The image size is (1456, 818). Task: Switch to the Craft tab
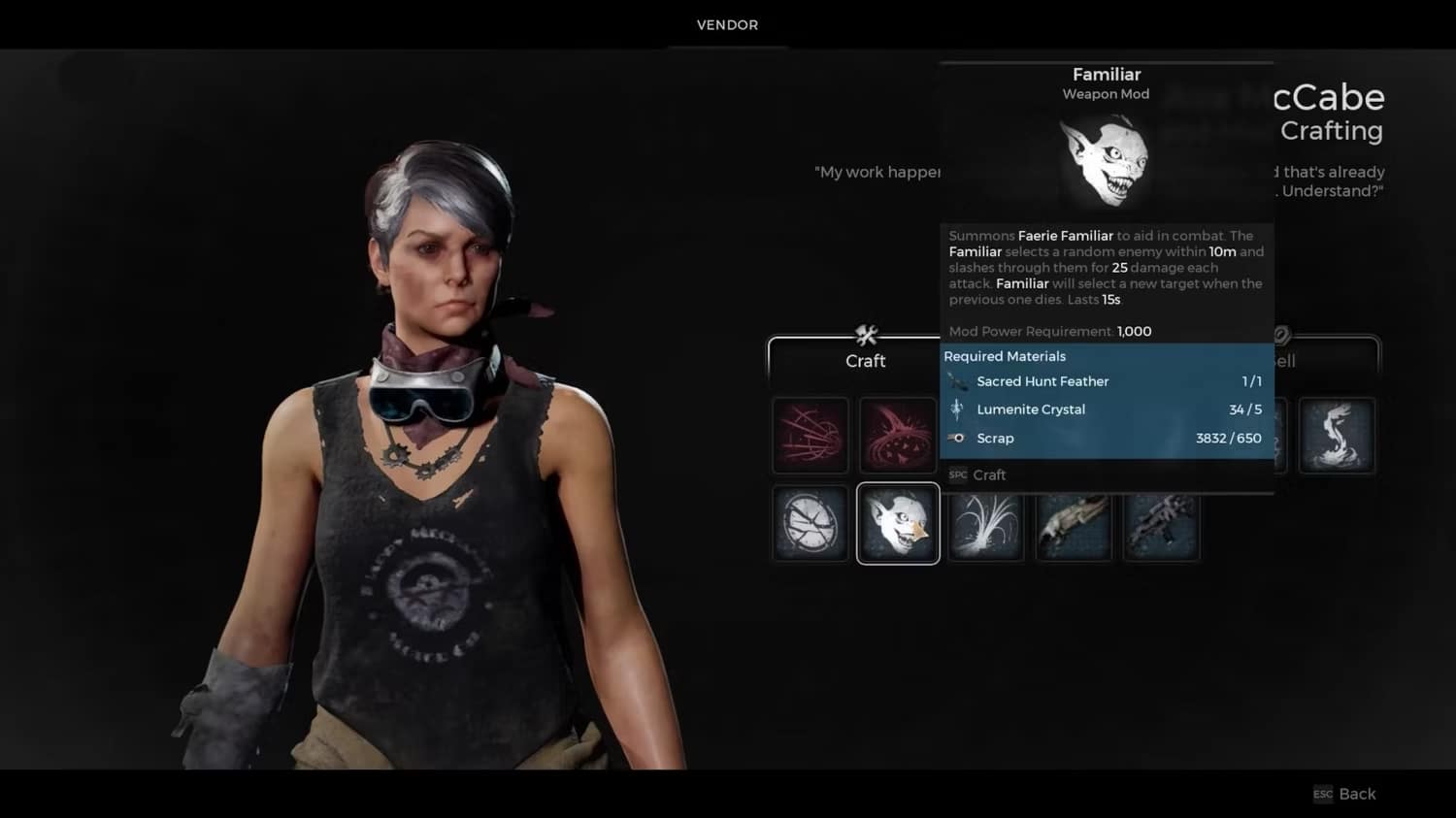865,361
